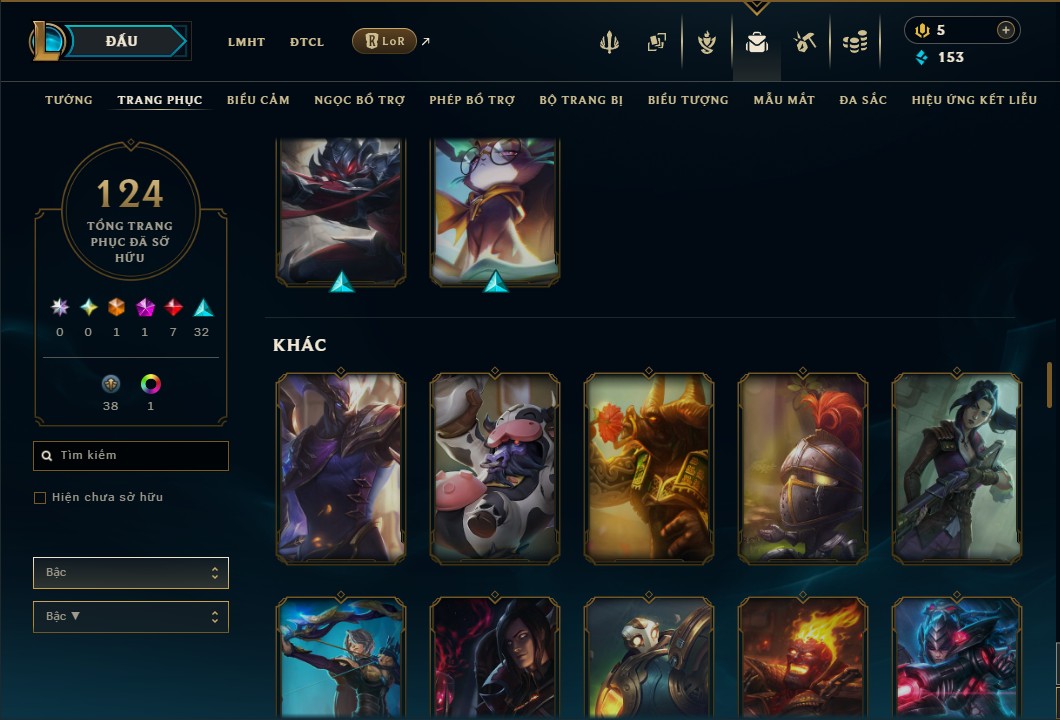Switch to the TƯỚNG champions tab
Screen dimensions: 1060x720
69,100
